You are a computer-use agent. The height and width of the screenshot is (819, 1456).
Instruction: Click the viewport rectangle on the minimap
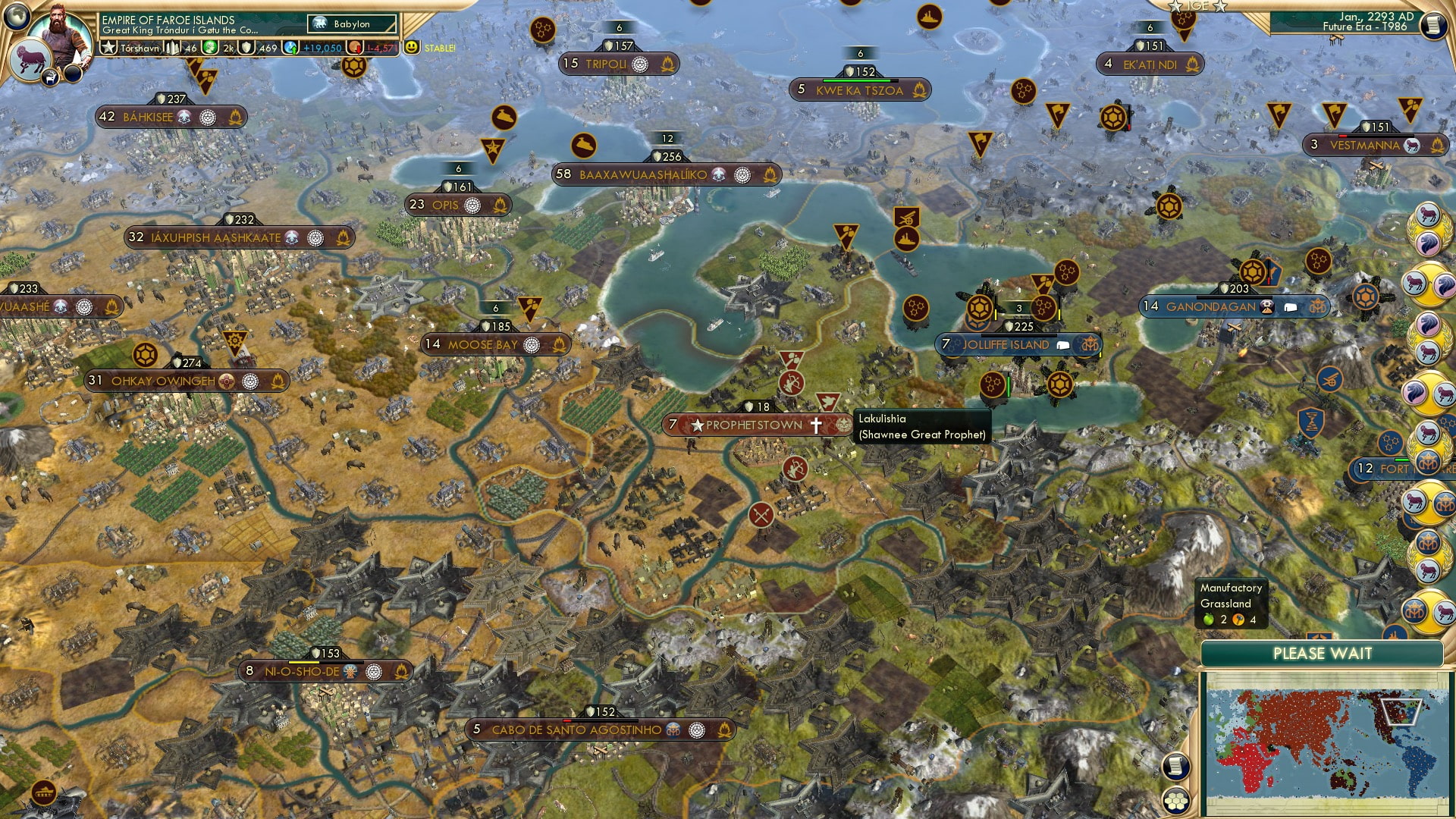[x=1401, y=713]
